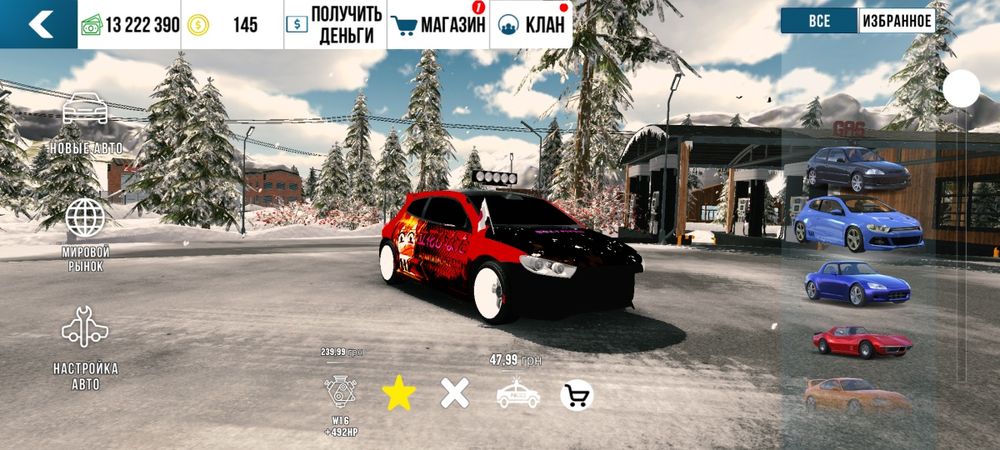Toggle the yellow favorite star
The image size is (1000, 450).
[x=399, y=395]
